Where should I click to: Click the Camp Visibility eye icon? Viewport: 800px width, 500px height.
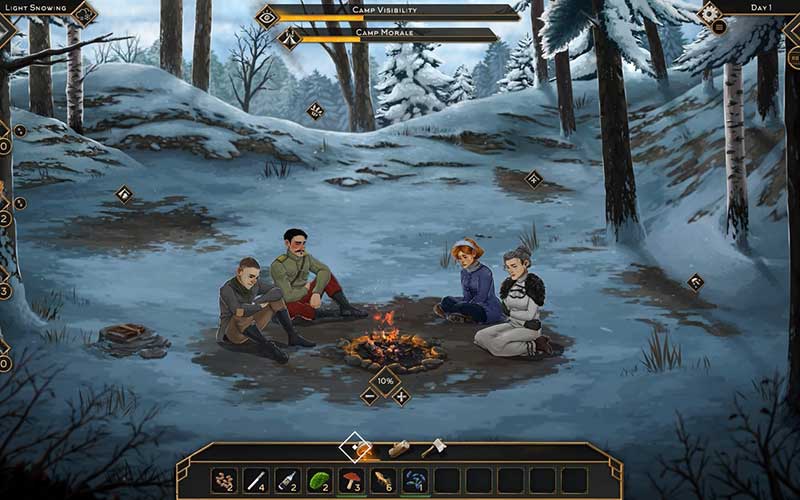coord(267,15)
